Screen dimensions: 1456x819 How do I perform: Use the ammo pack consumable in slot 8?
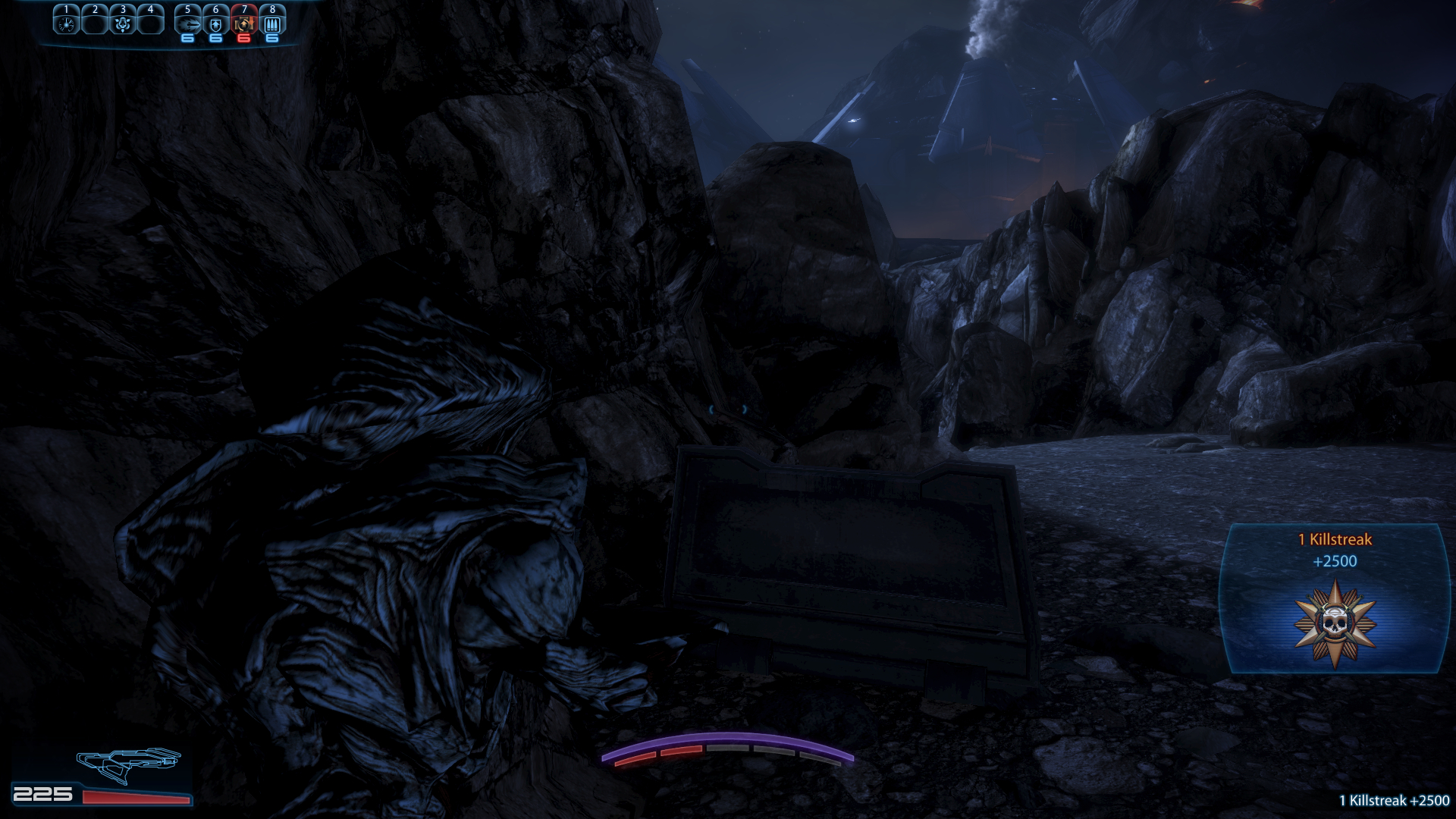(x=272, y=24)
